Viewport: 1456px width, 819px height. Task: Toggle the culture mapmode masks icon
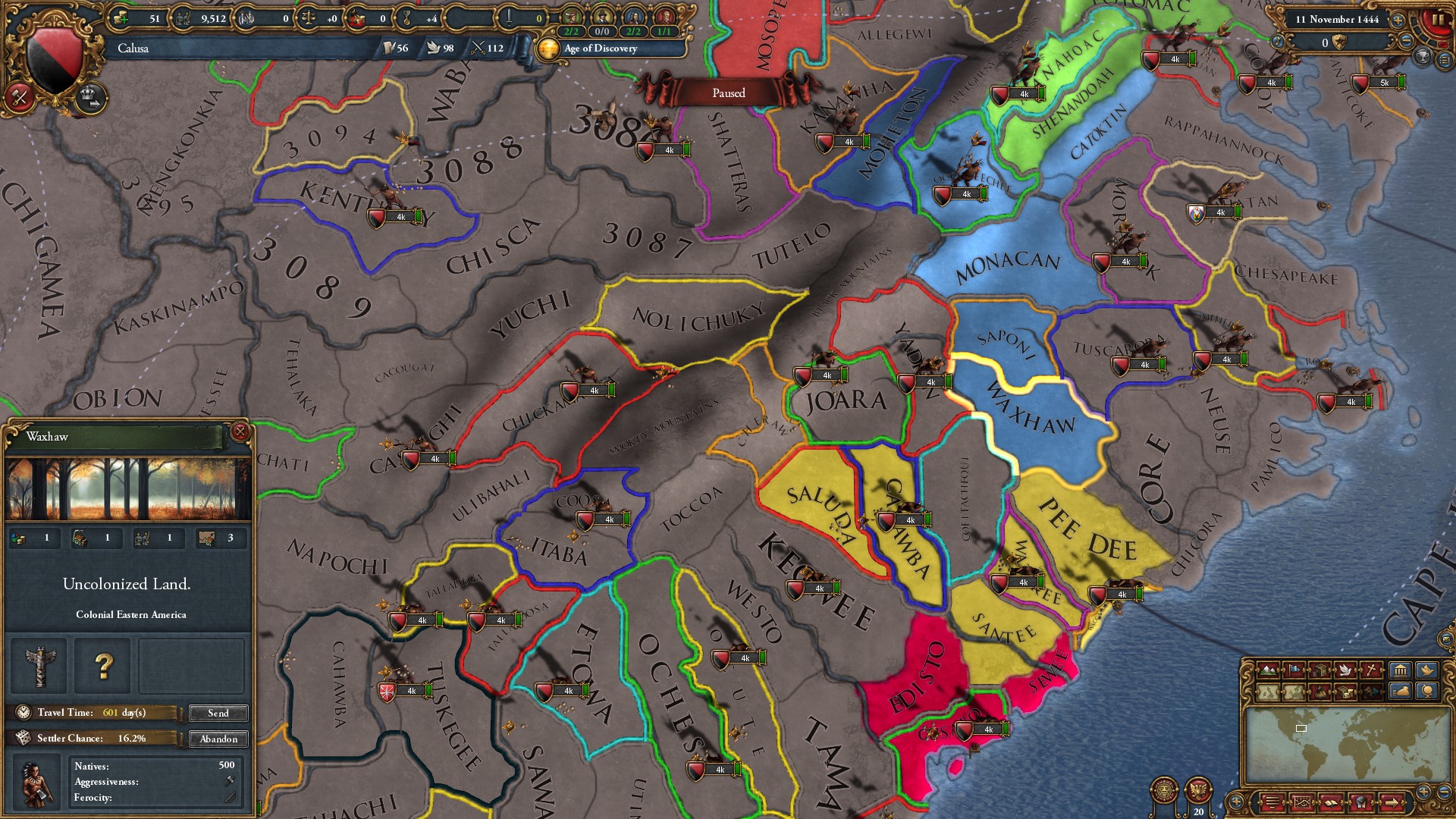click(x=1370, y=692)
